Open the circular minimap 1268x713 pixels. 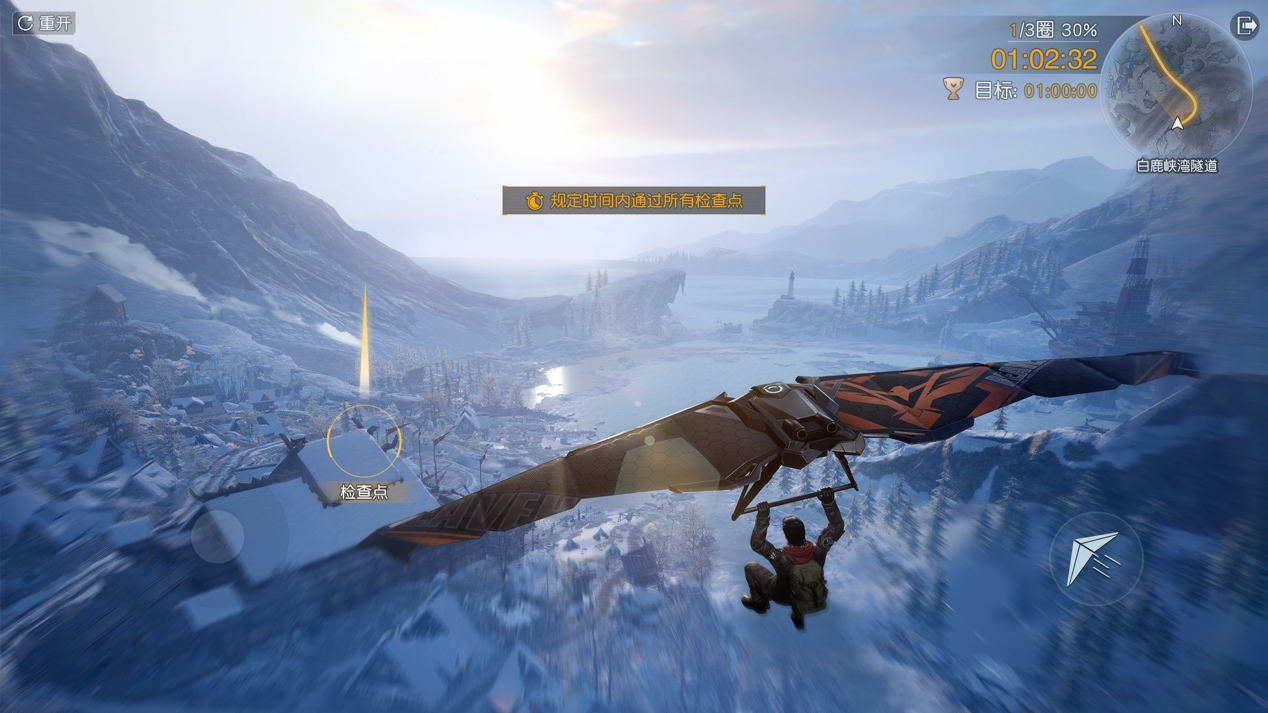[x=1176, y=86]
